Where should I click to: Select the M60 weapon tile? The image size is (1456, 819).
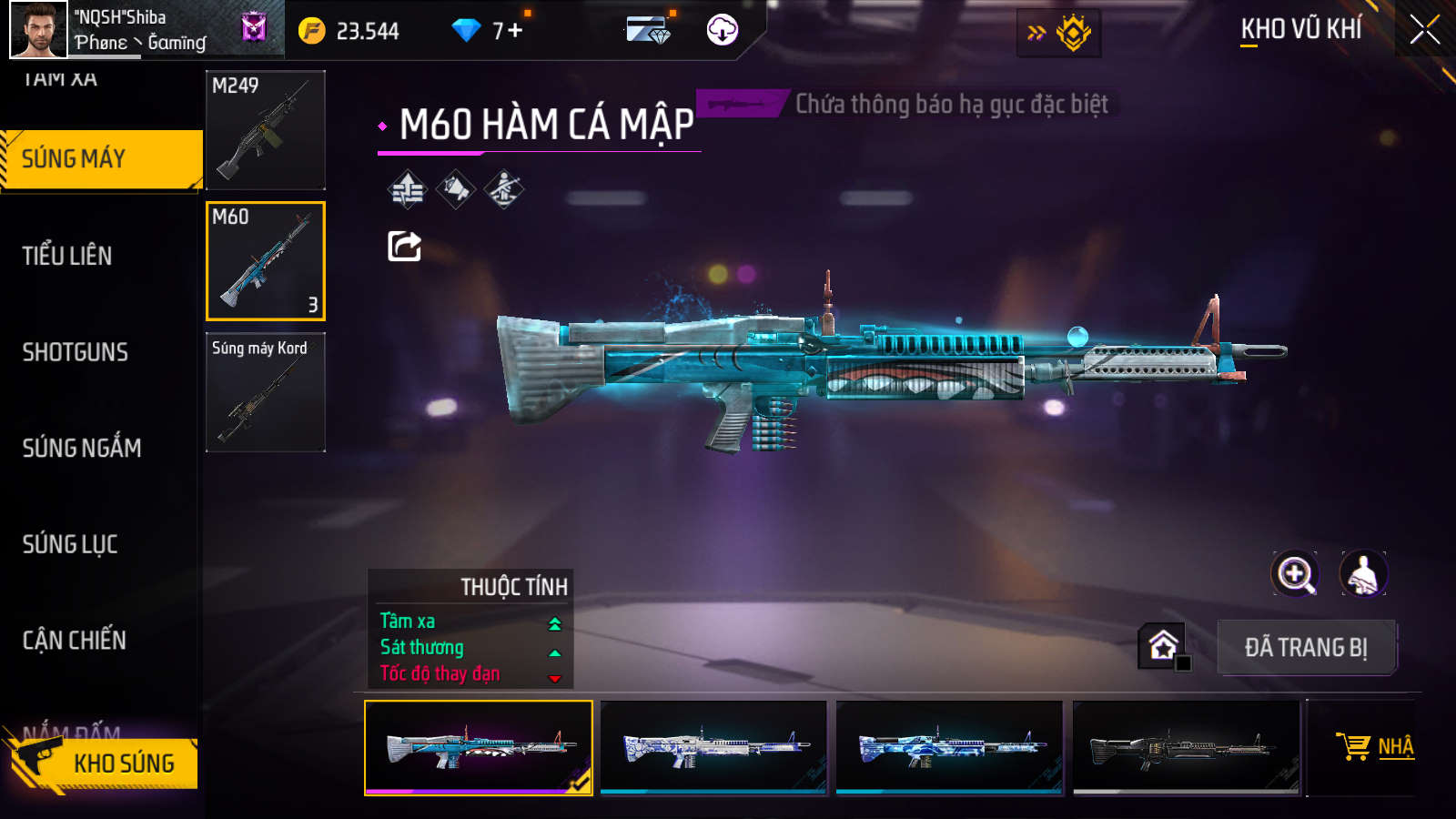click(266, 261)
